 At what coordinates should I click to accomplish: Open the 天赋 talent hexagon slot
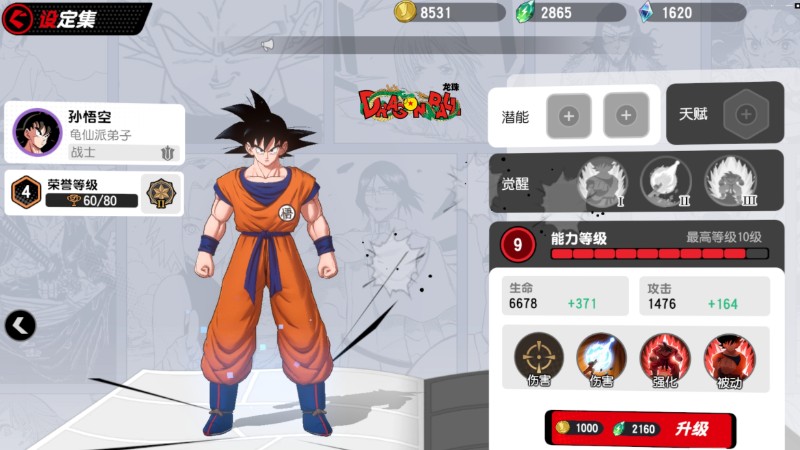click(745, 114)
